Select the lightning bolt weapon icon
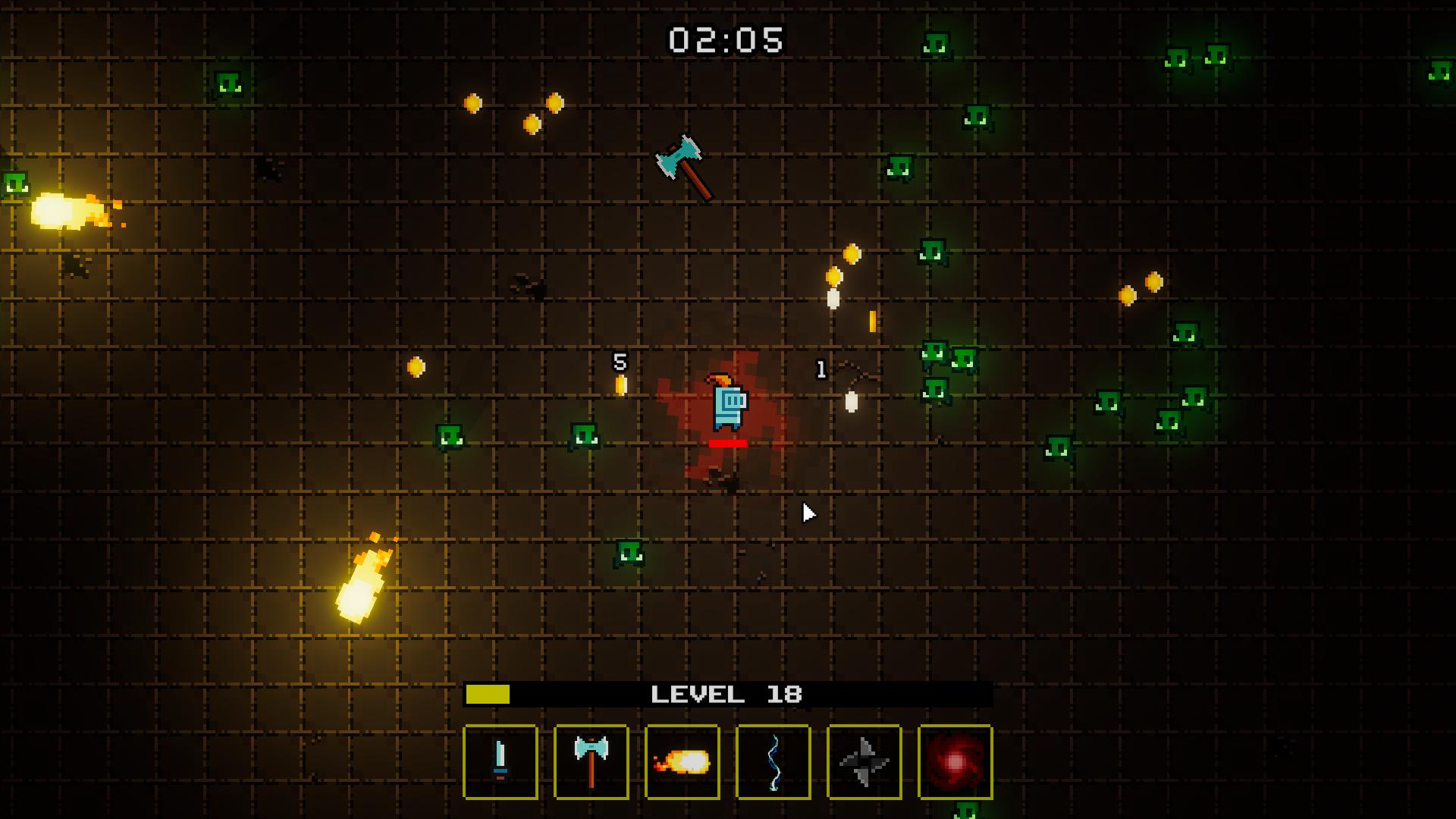Screen dimensions: 1456x819 pos(773,763)
